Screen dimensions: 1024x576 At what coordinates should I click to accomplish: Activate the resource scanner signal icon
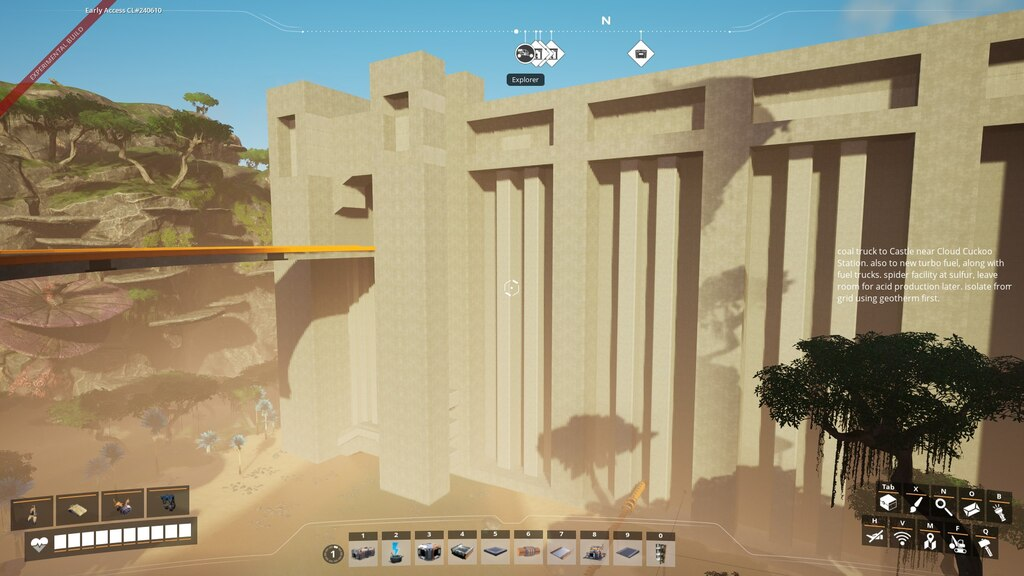[x=903, y=539]
